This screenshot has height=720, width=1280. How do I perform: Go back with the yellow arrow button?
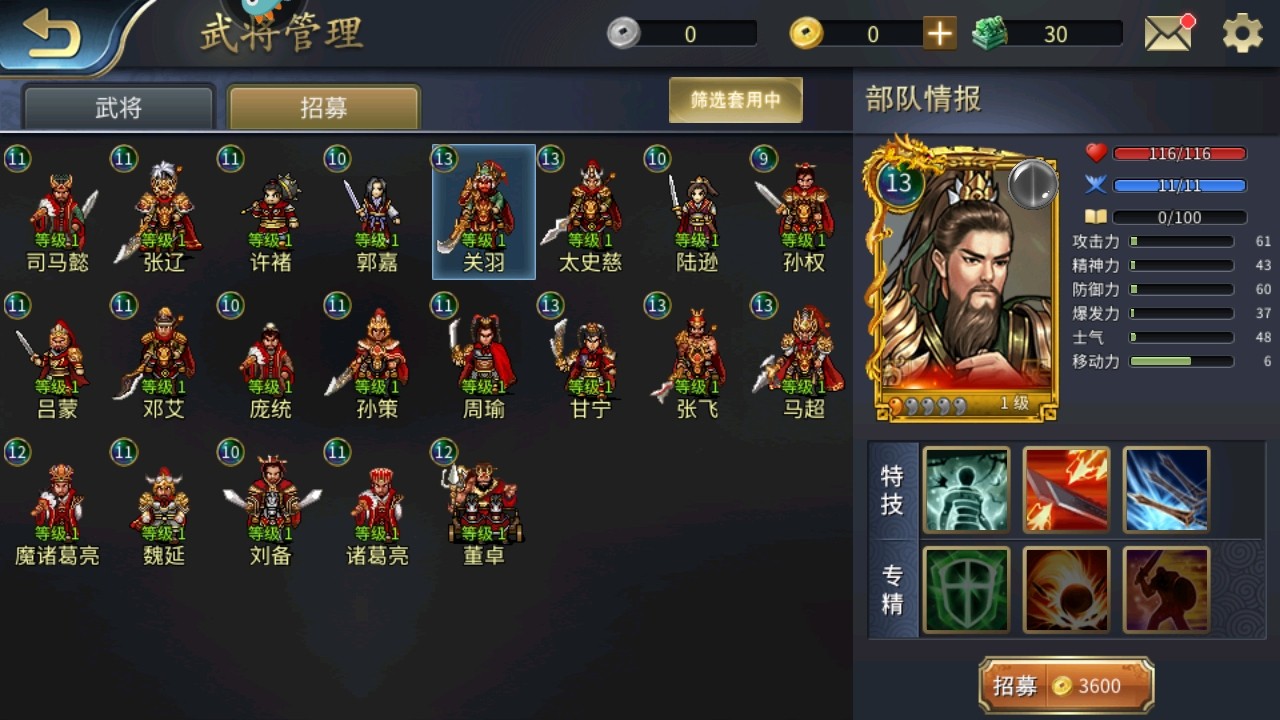52,34
